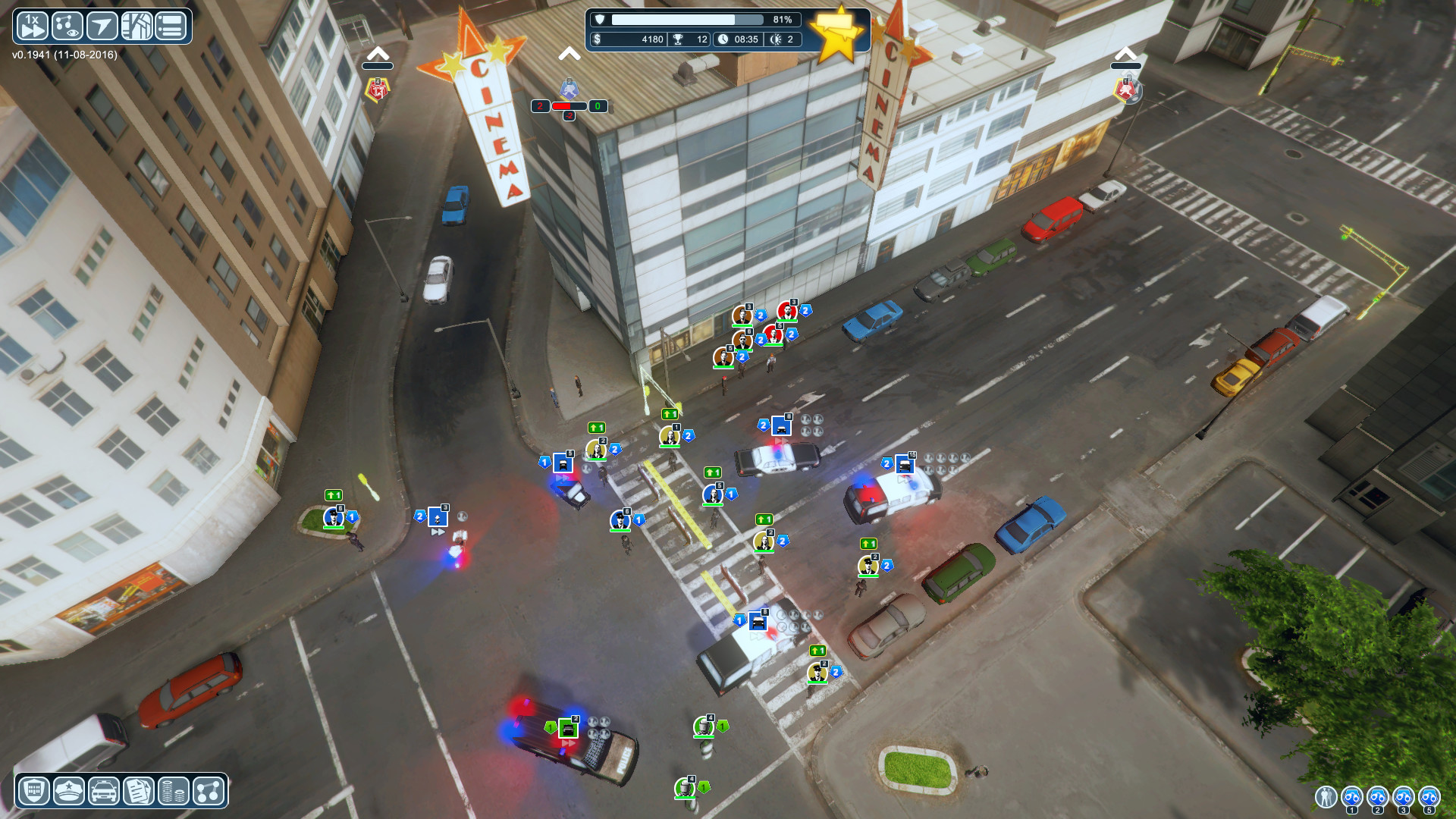Open the organization network panel
Screen dimensions: 1456x819
click(210, 789)
